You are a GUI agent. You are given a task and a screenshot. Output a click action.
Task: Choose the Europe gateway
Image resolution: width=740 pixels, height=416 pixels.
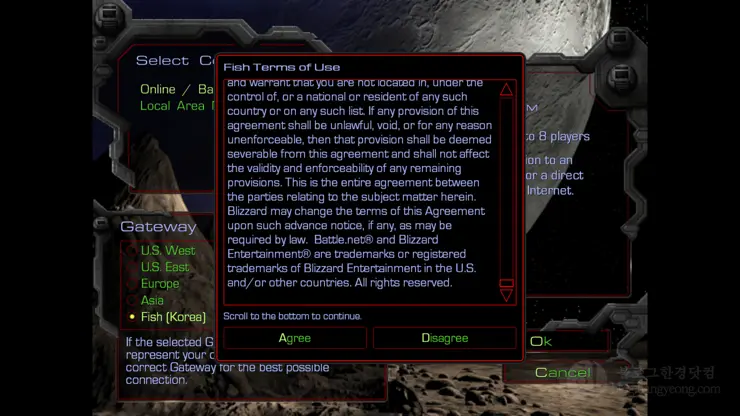160,284
